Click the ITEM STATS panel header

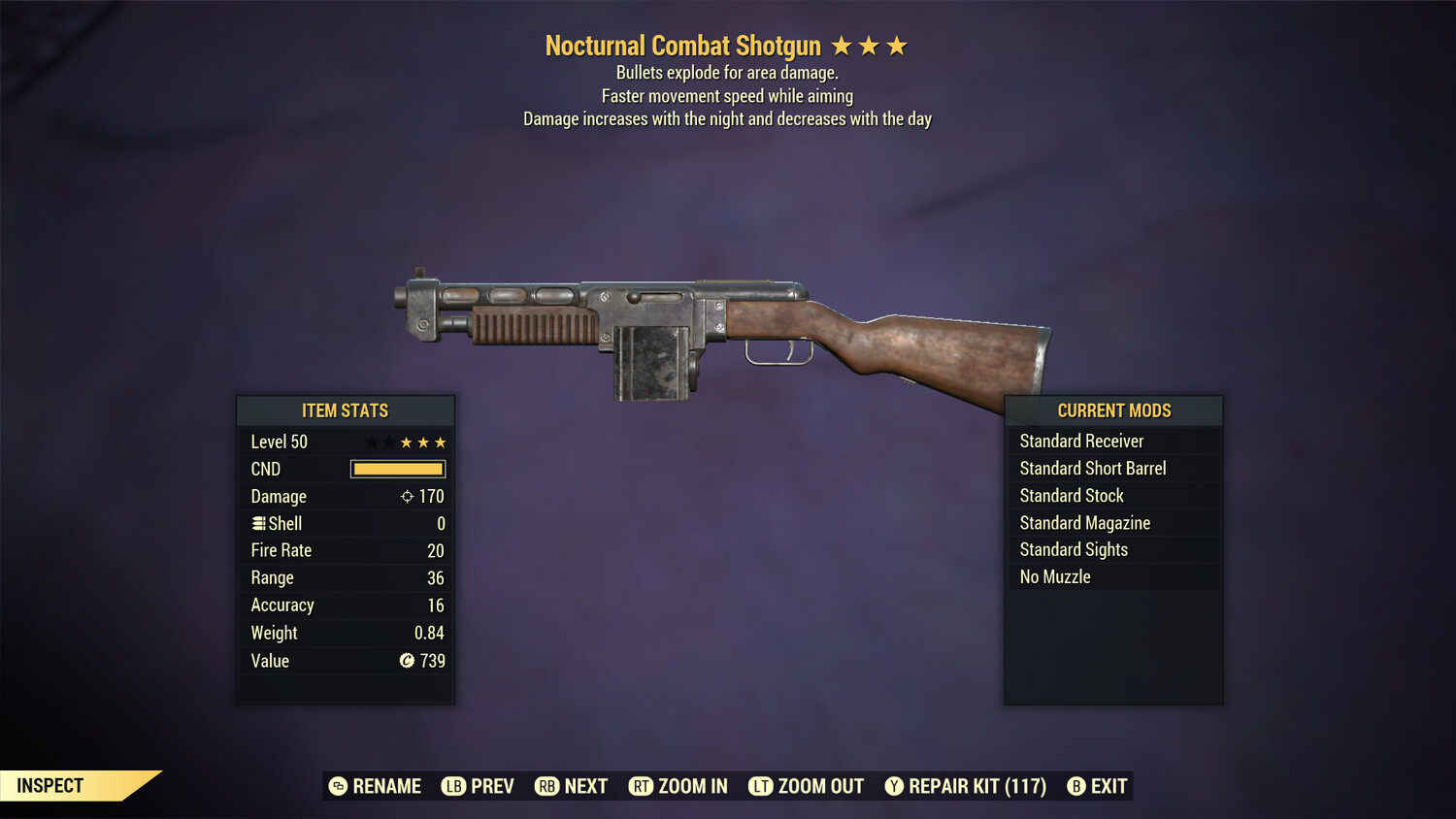pos(346,410)
